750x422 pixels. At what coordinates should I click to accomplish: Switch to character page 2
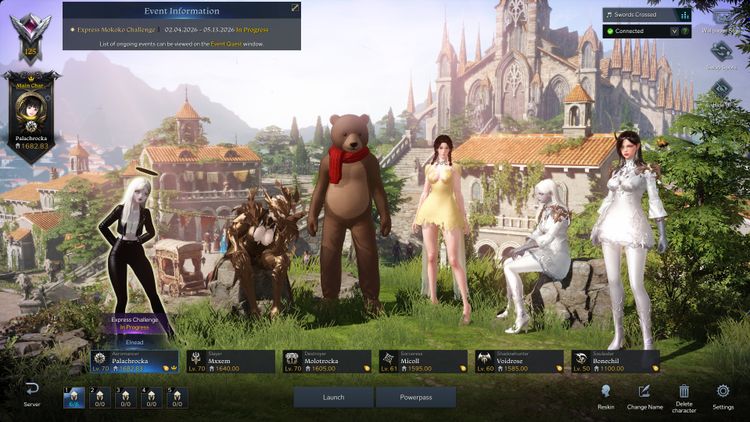tap(99, 397)
